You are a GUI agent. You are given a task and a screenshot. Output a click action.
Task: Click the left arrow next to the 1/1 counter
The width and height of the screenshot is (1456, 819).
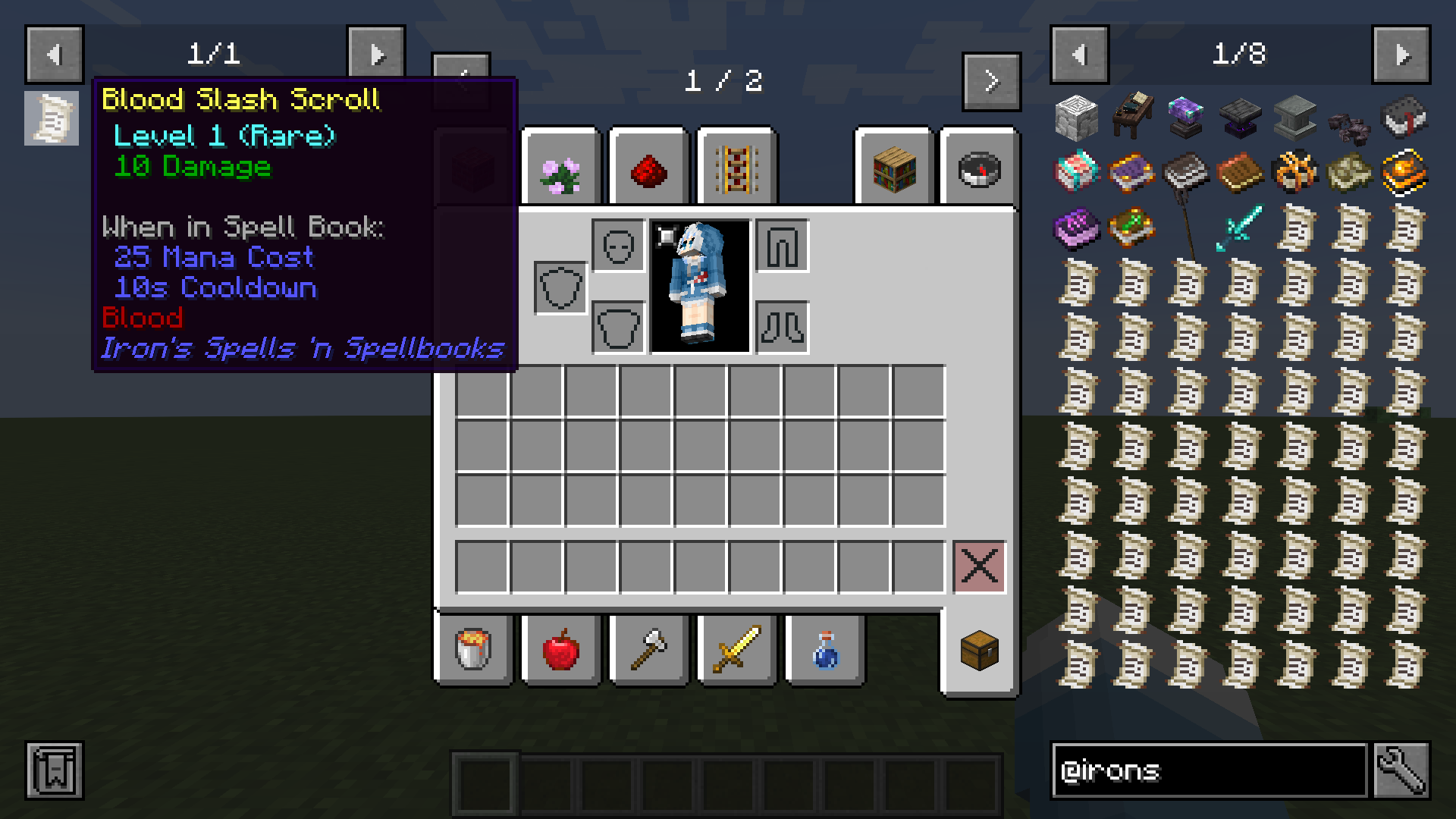(54, 53)
